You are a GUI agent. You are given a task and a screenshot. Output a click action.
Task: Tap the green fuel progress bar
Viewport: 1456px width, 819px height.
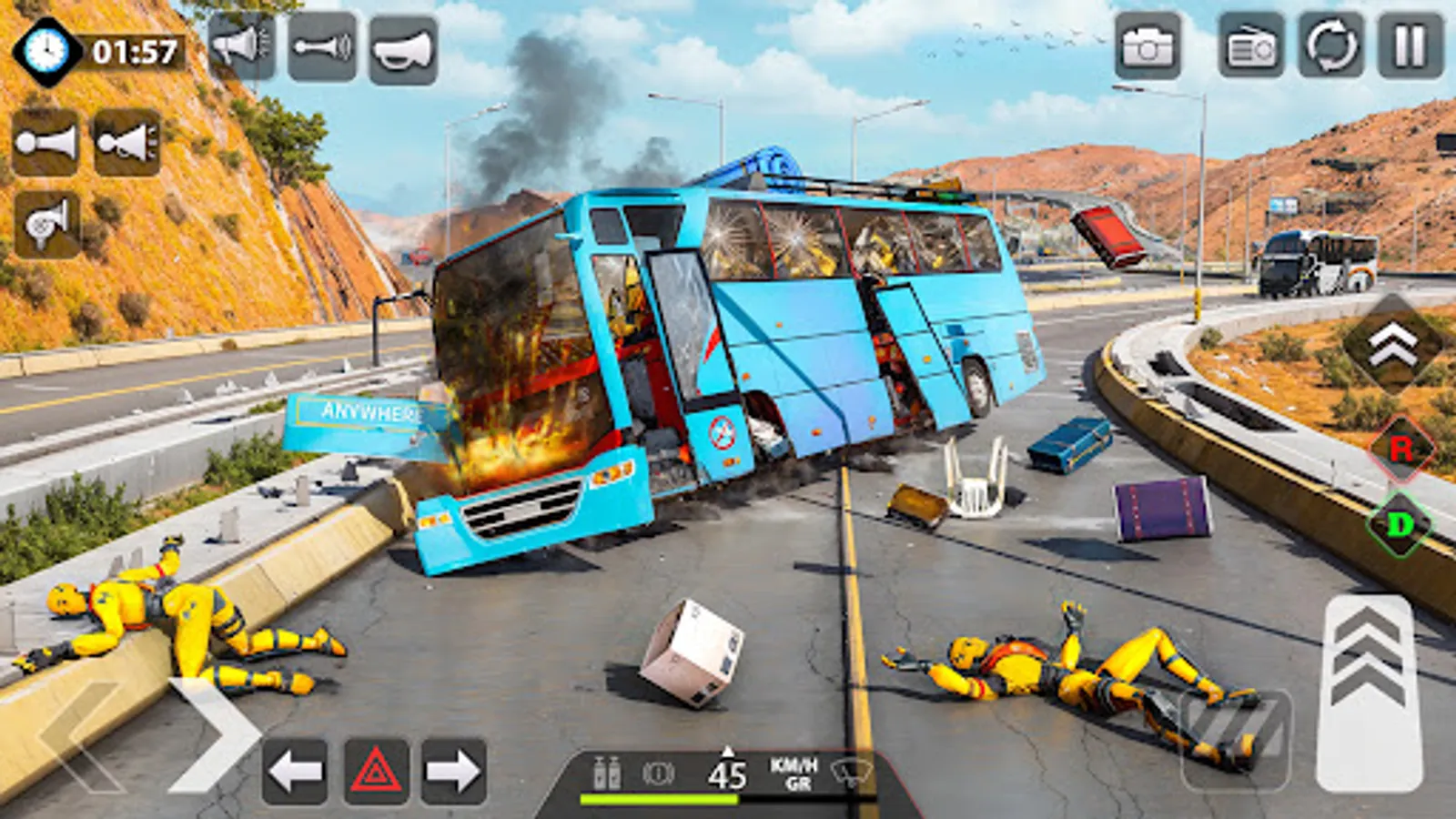click(660, 799)
